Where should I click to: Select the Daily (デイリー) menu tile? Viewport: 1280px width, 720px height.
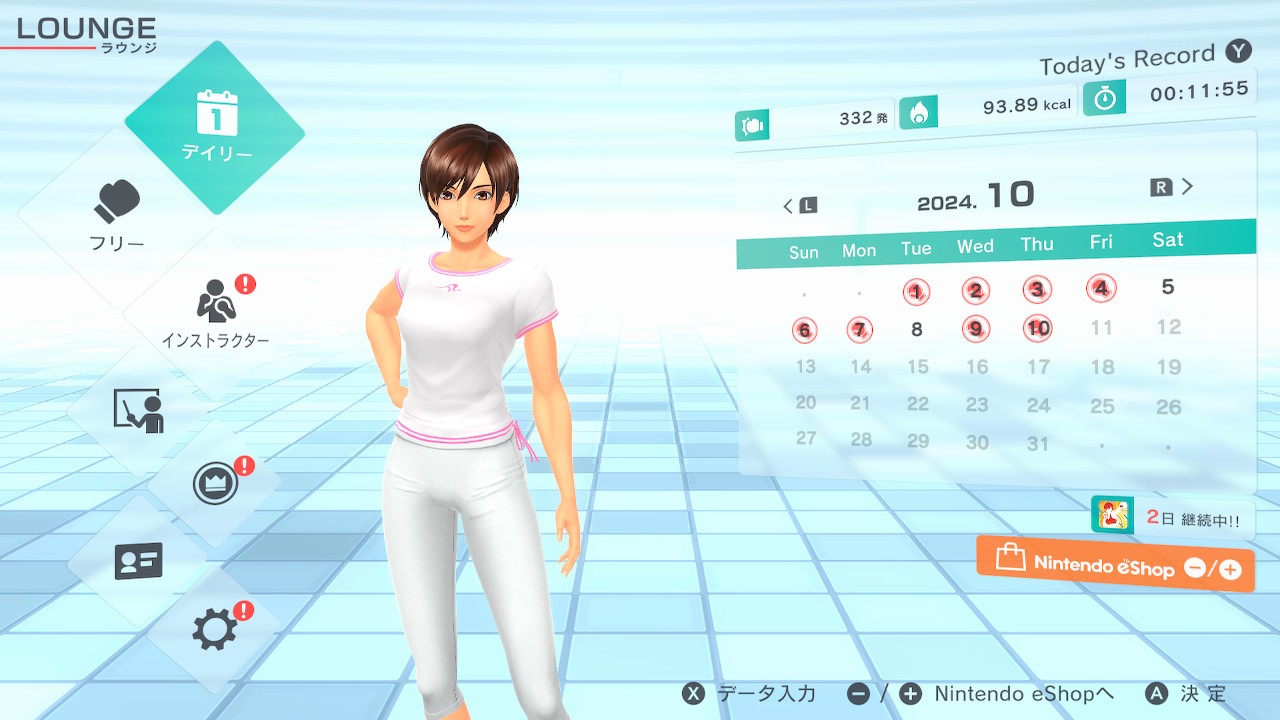click(x=215, y=127)
